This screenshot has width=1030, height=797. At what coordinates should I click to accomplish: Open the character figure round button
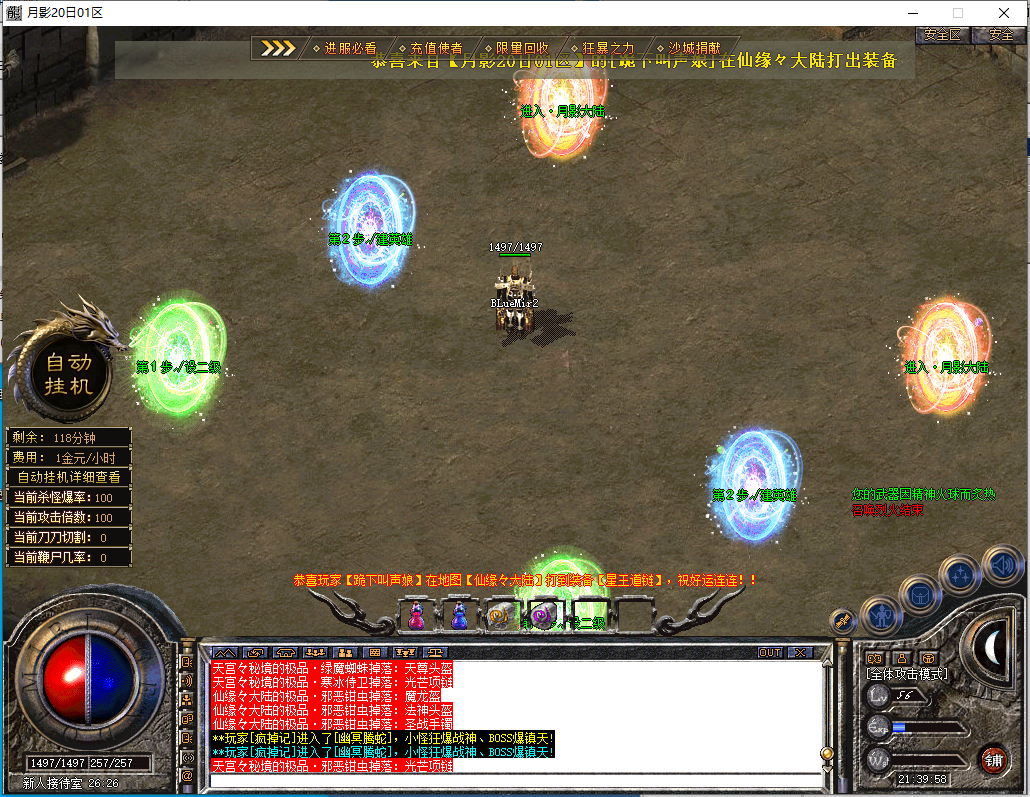pyautogui.click(x=881, y=615)
